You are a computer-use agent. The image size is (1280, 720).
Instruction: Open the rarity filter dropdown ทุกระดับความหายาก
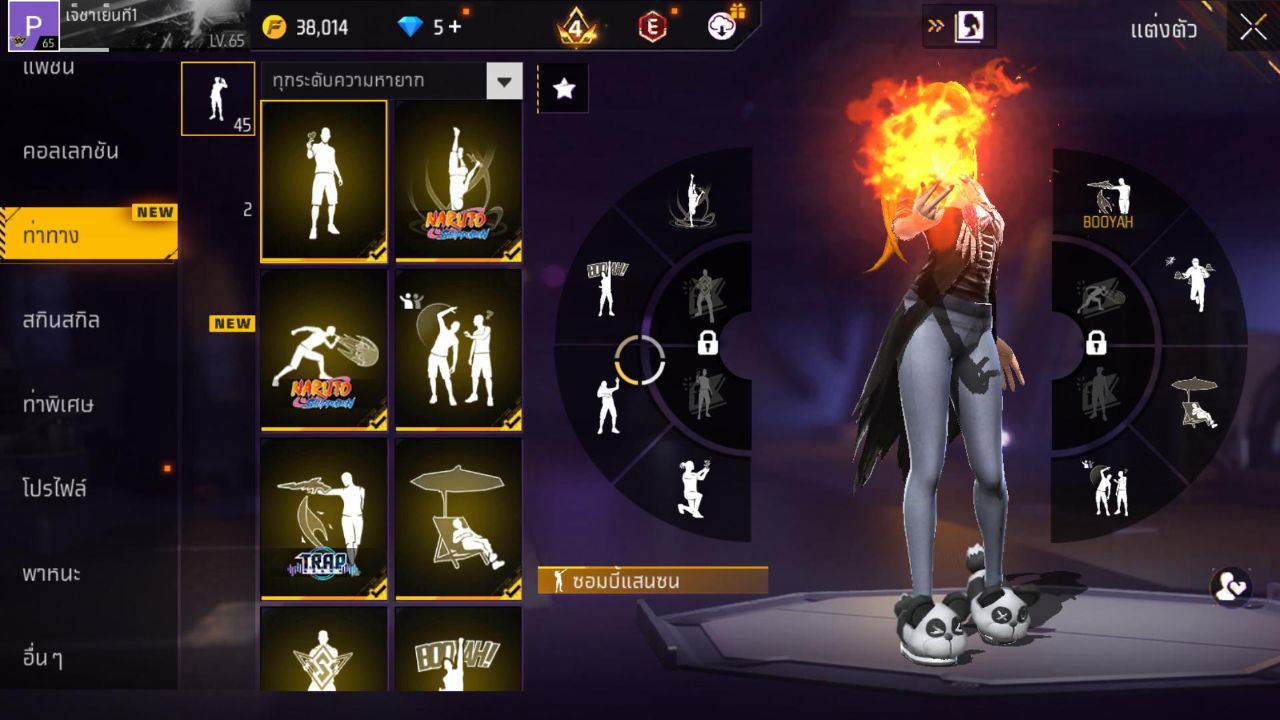click(390, 82)
